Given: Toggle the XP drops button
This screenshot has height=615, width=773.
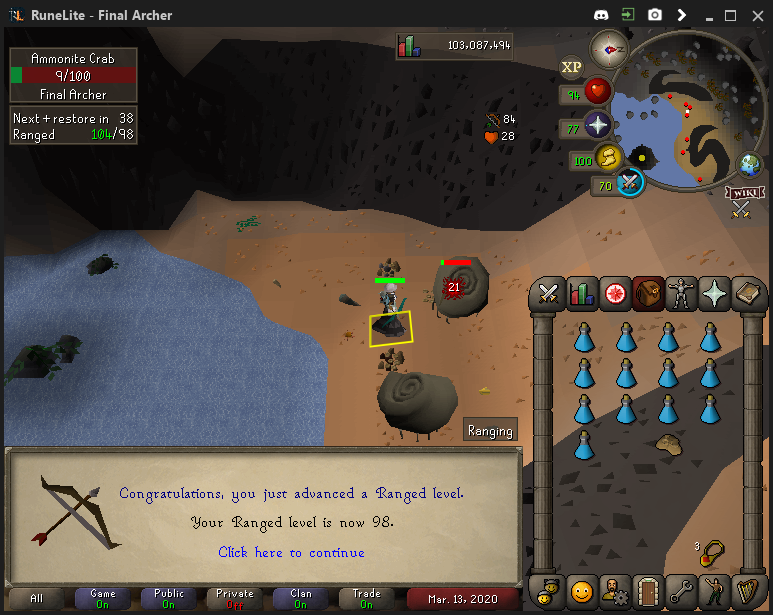Looking at the screenshot, I should pos(571,67).
